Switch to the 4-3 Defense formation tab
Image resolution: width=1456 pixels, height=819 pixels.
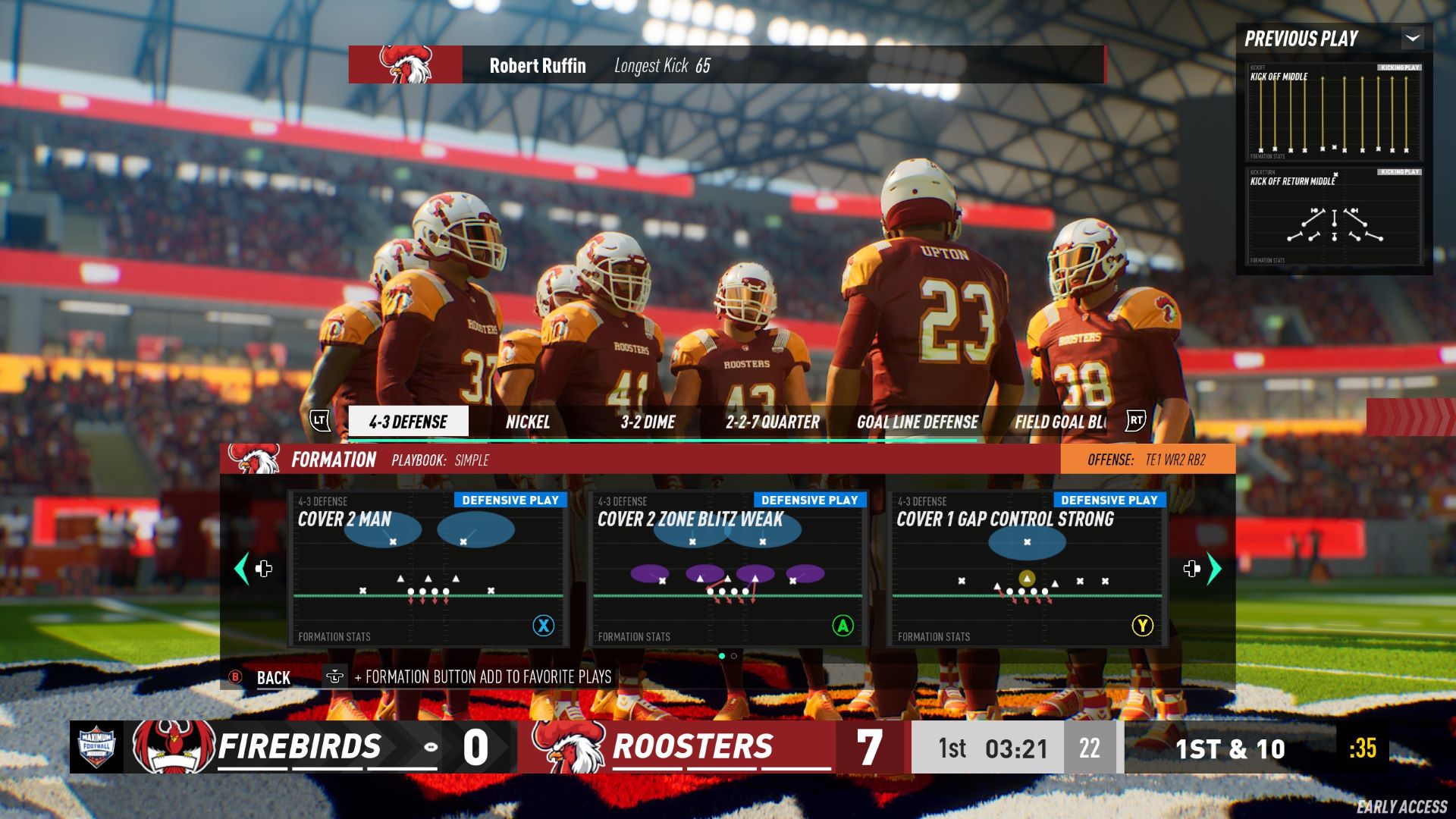point(408,422)
